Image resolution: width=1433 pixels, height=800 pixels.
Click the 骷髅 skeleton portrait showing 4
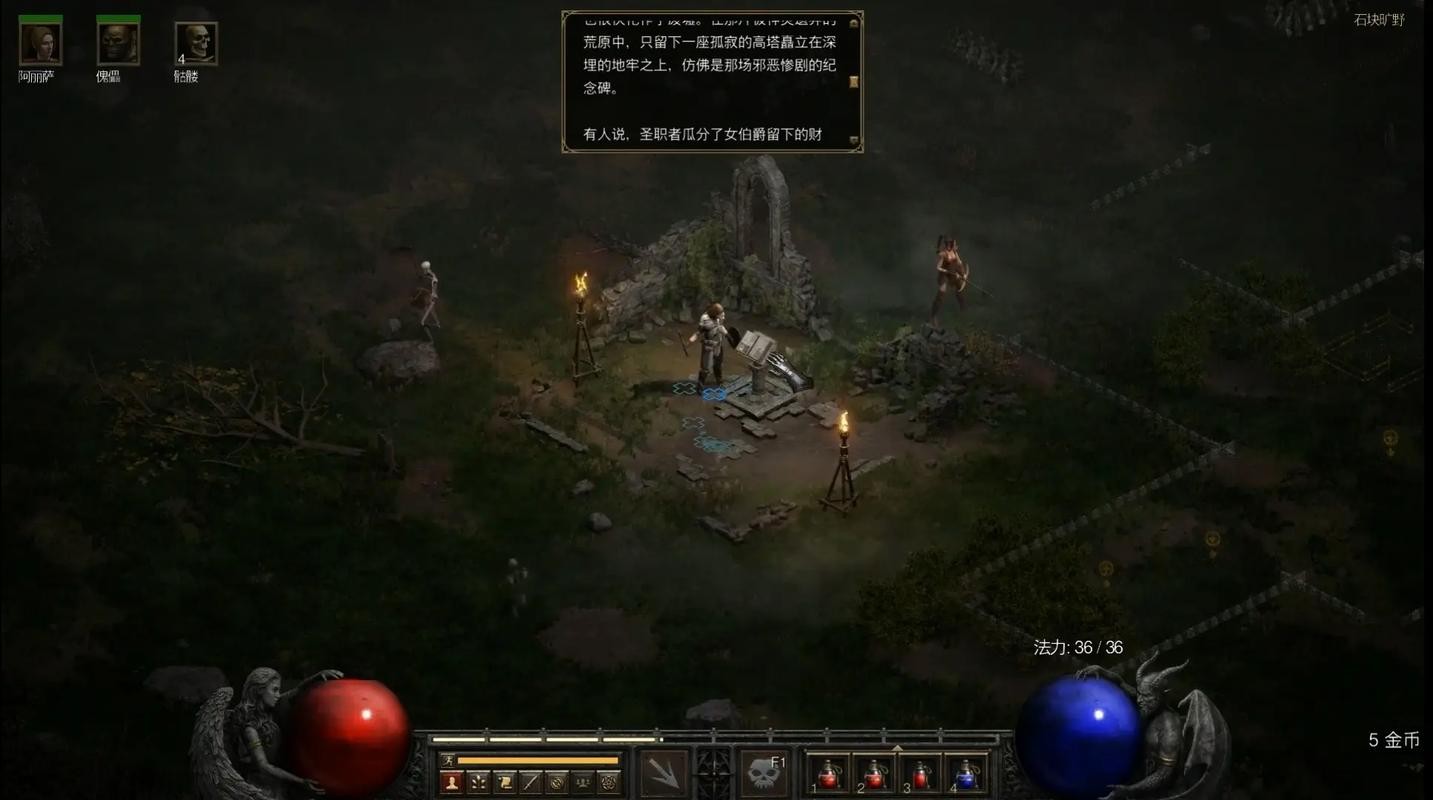click(196, 41)
